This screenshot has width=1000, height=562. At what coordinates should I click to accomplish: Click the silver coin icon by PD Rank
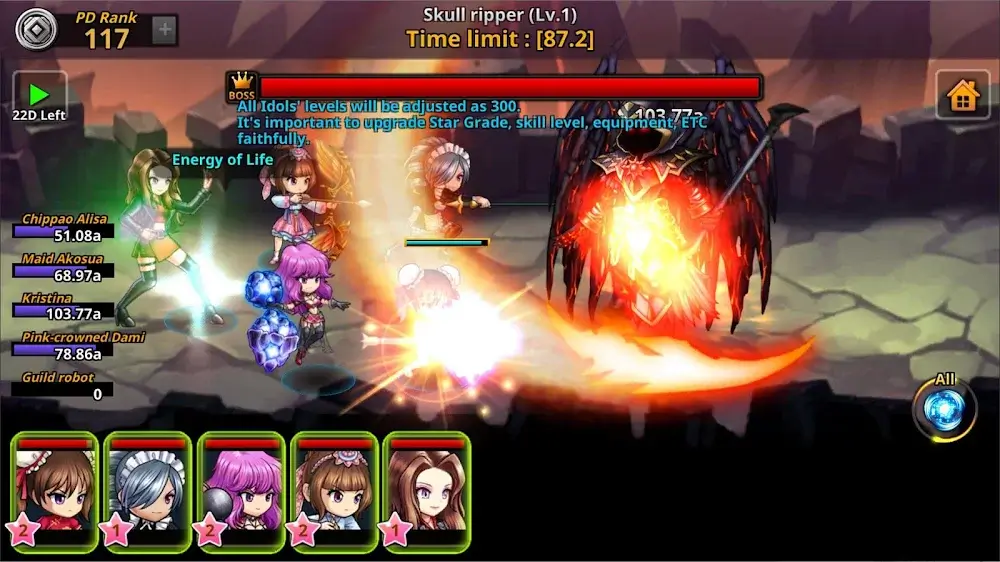34,28
